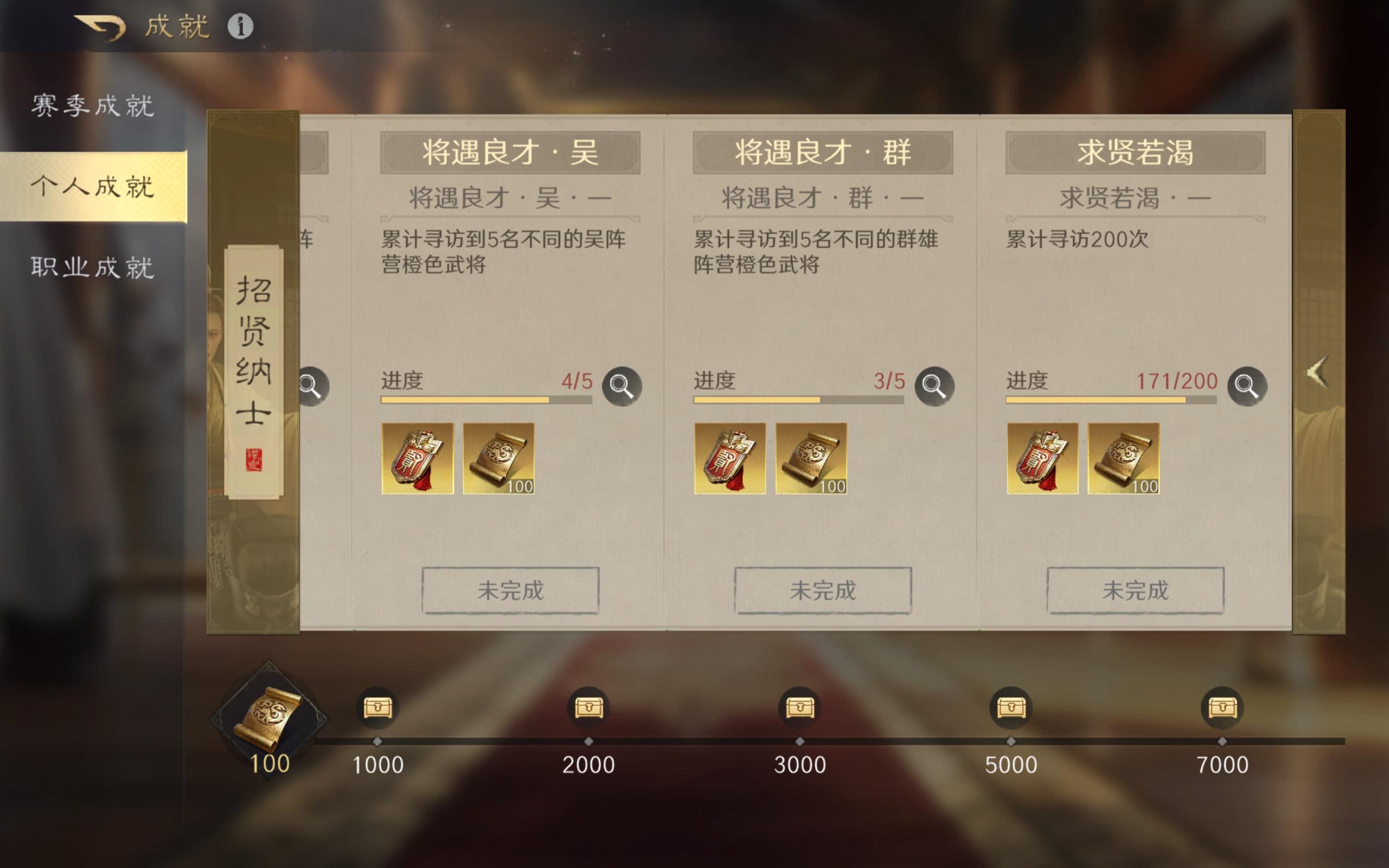1389x868 pixels.
Task: Click the 3000 milestone marker on reward track
Action: 801,741
